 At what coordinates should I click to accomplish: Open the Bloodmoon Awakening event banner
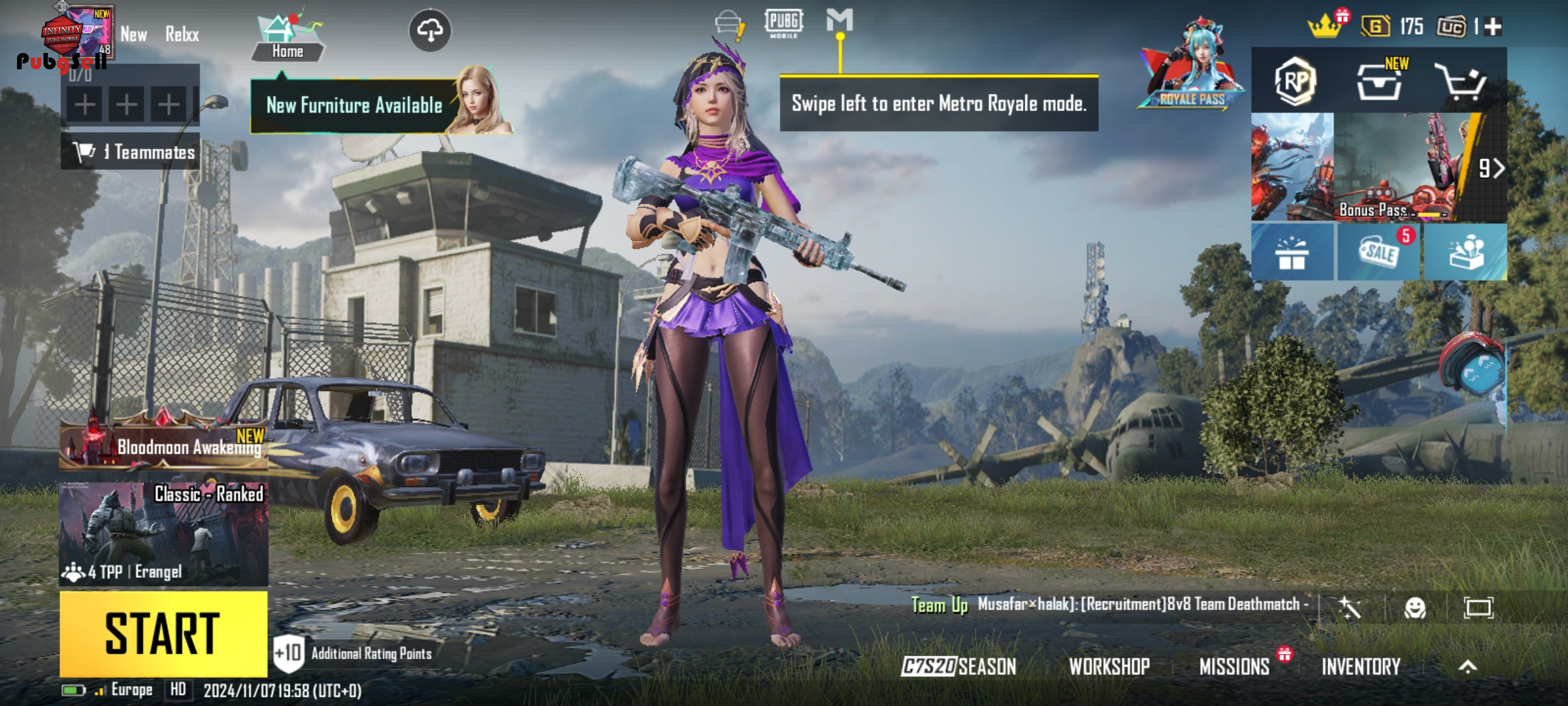(x=163, y=446)
